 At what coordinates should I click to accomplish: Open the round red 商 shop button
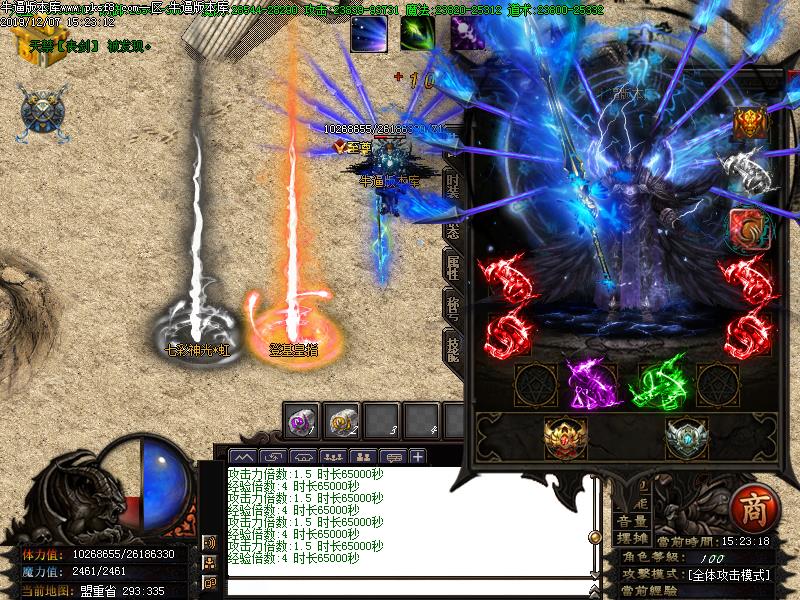point(751,508)
